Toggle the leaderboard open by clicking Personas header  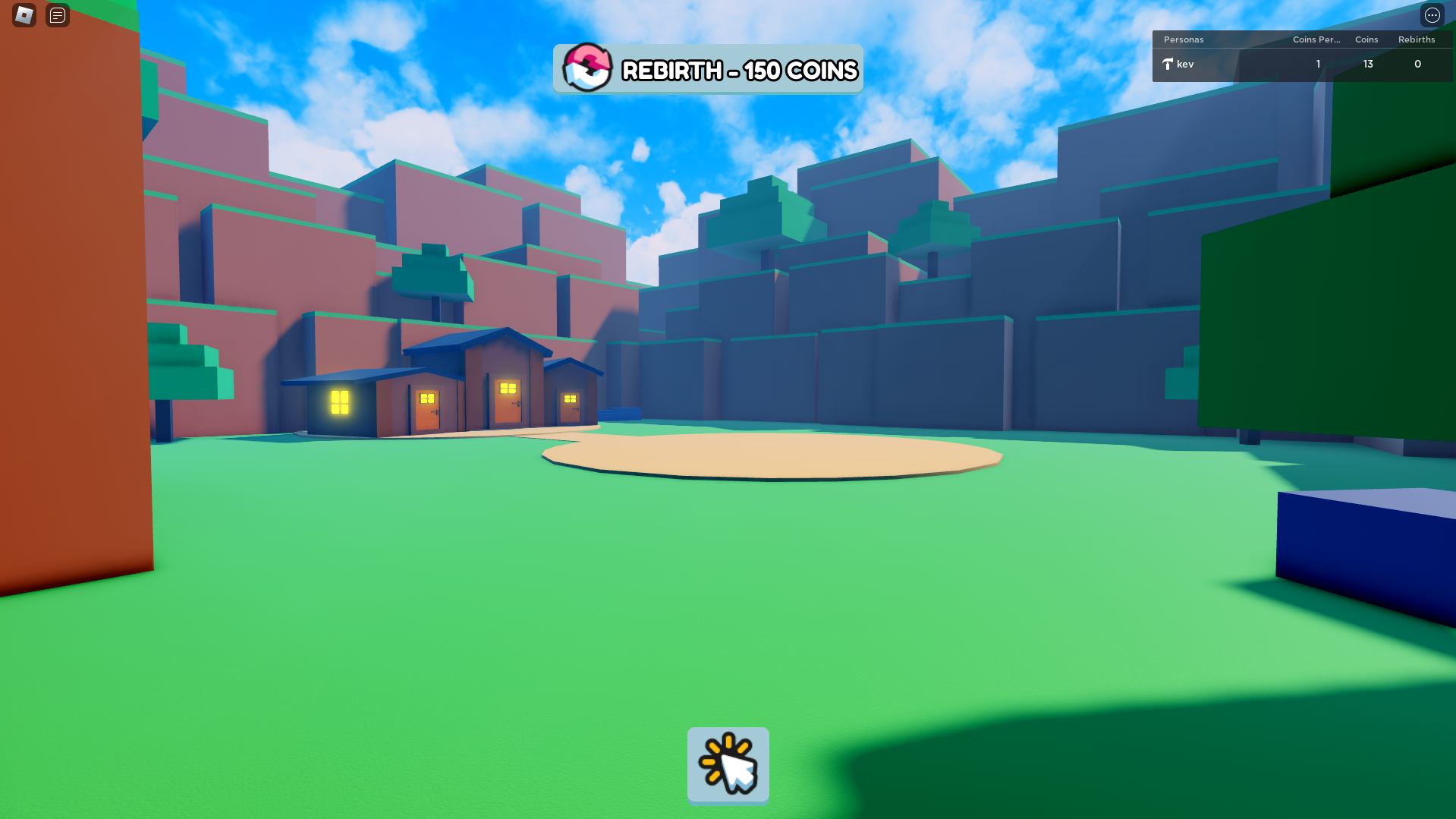[1184, 39]
